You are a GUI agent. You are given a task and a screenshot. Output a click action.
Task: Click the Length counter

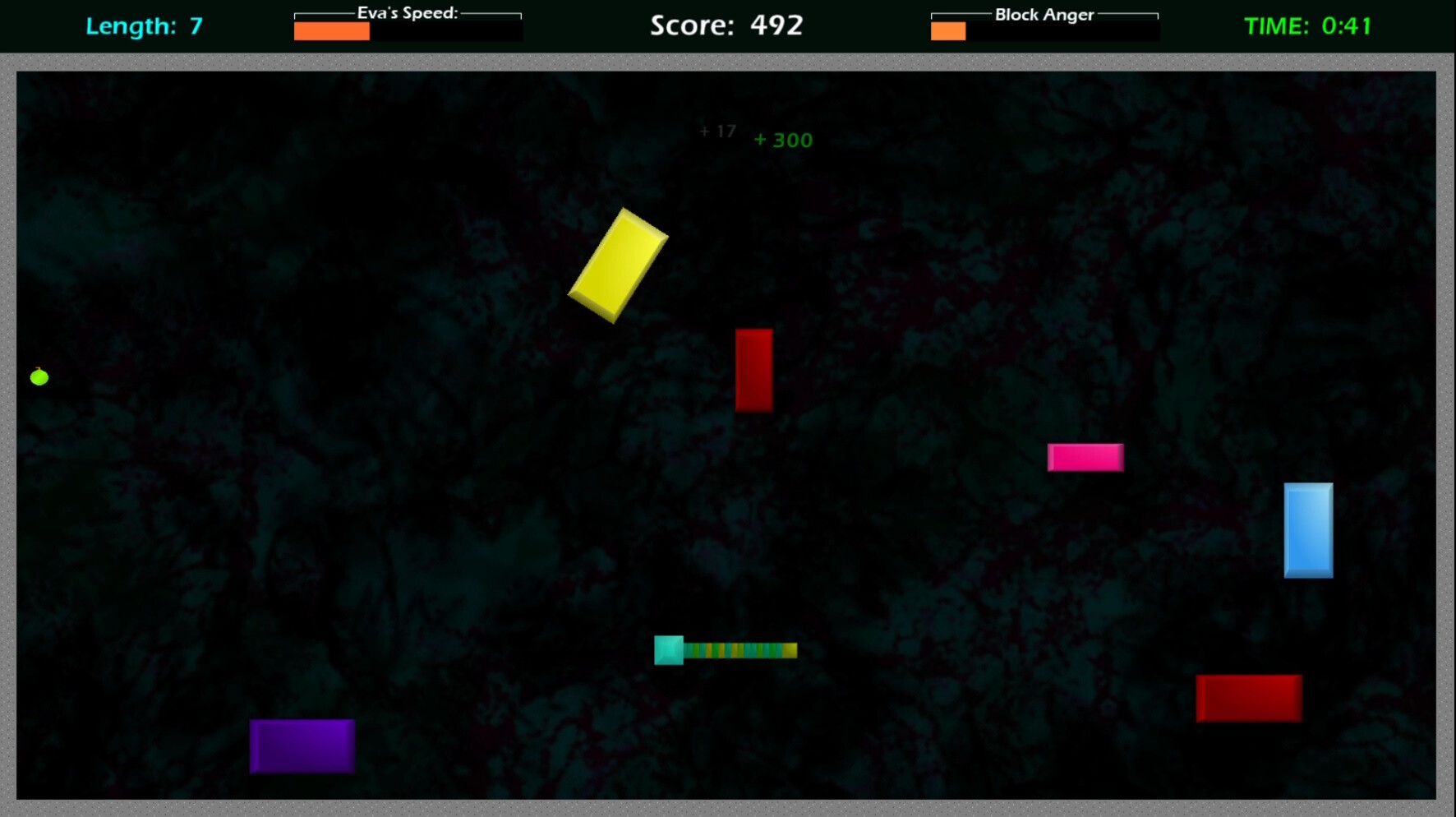(144, 25)
